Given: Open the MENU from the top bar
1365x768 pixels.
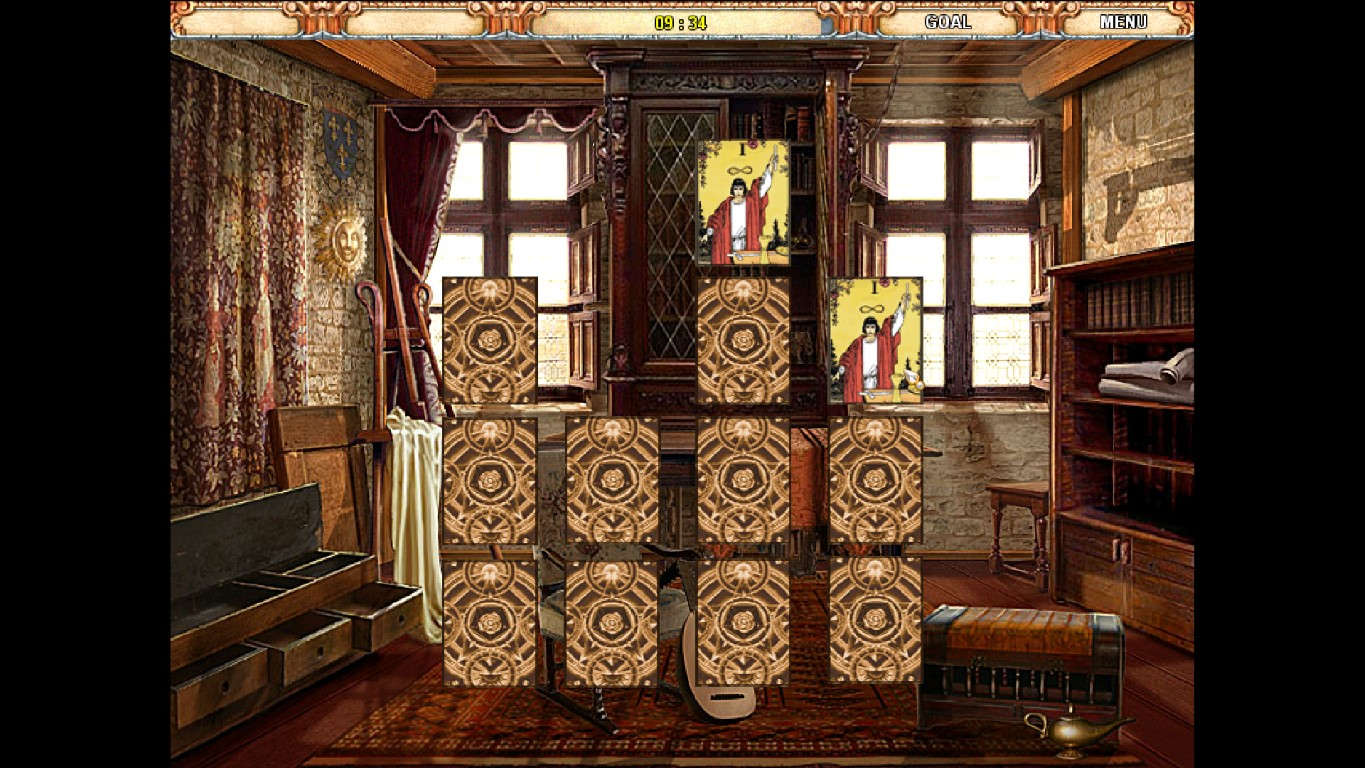Looking at the screenshot, I should 1125,20.
